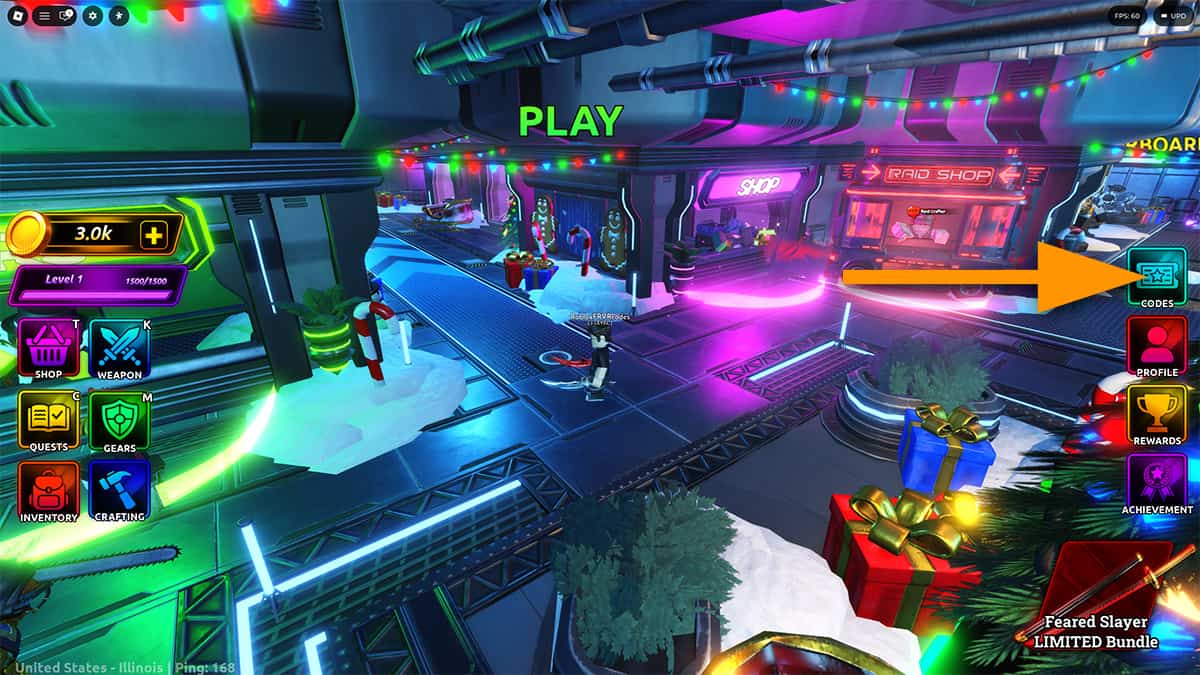Open the Inventory backpack
Image resolution: width=1200 pixels, height=675 pixels.
[x=48, y=491]
